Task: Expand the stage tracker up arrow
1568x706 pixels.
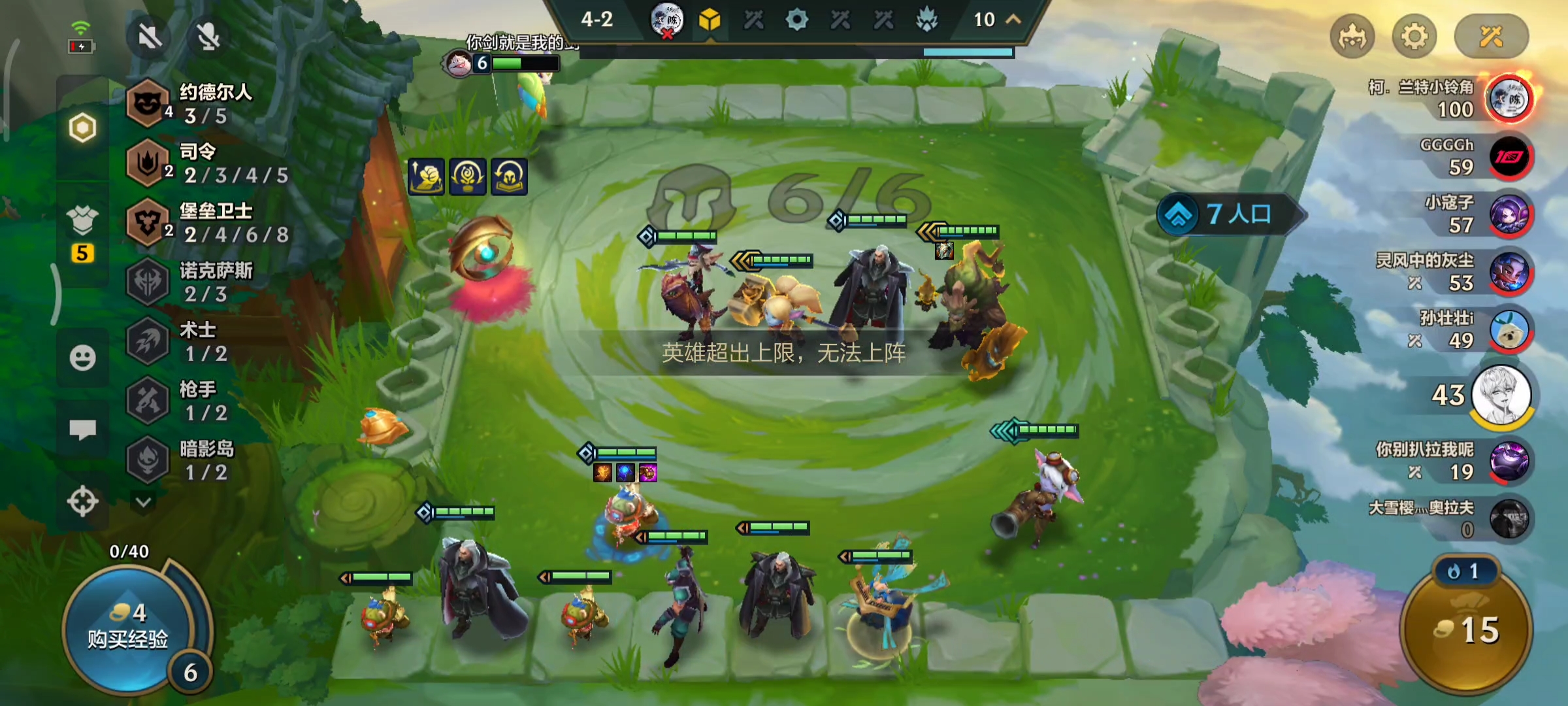Action: click(x=1013, y=20)
